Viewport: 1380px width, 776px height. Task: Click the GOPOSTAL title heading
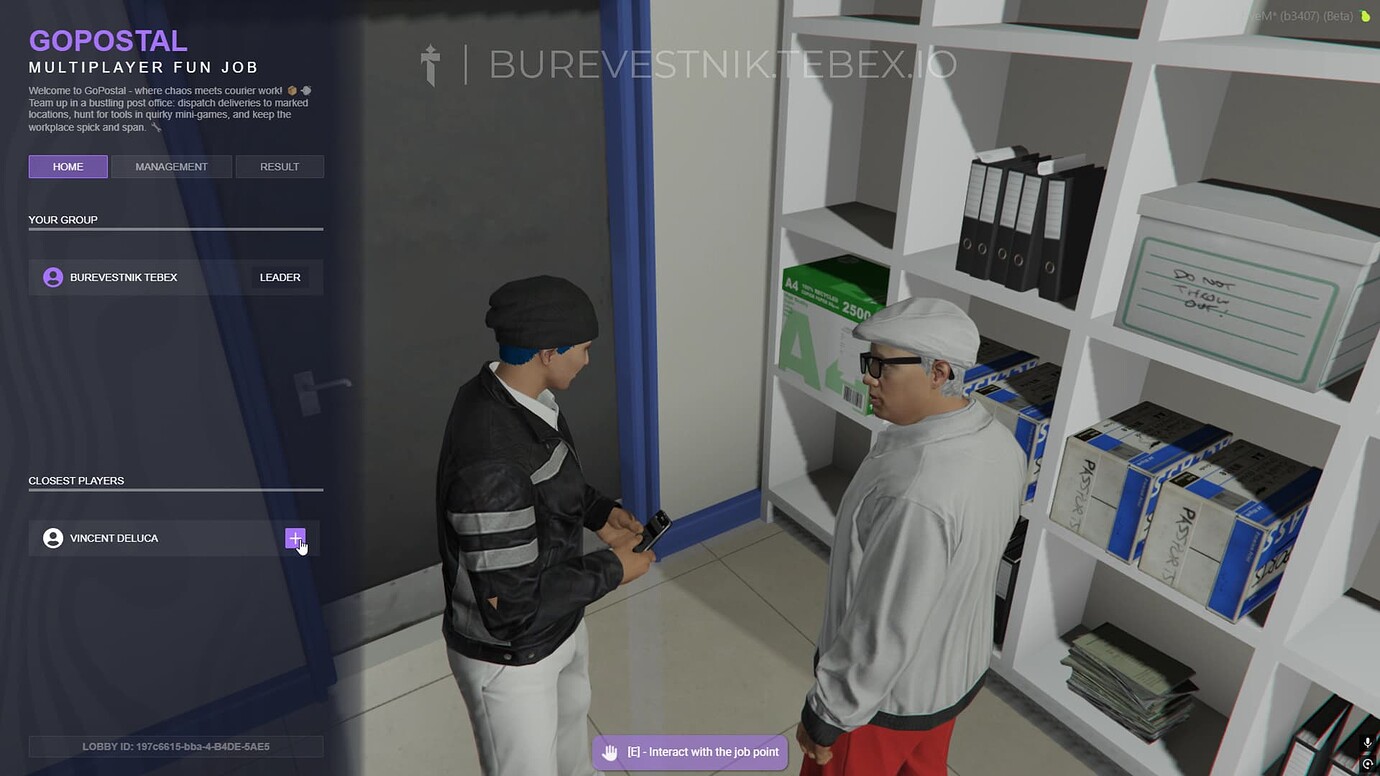(x=108, y=41)
